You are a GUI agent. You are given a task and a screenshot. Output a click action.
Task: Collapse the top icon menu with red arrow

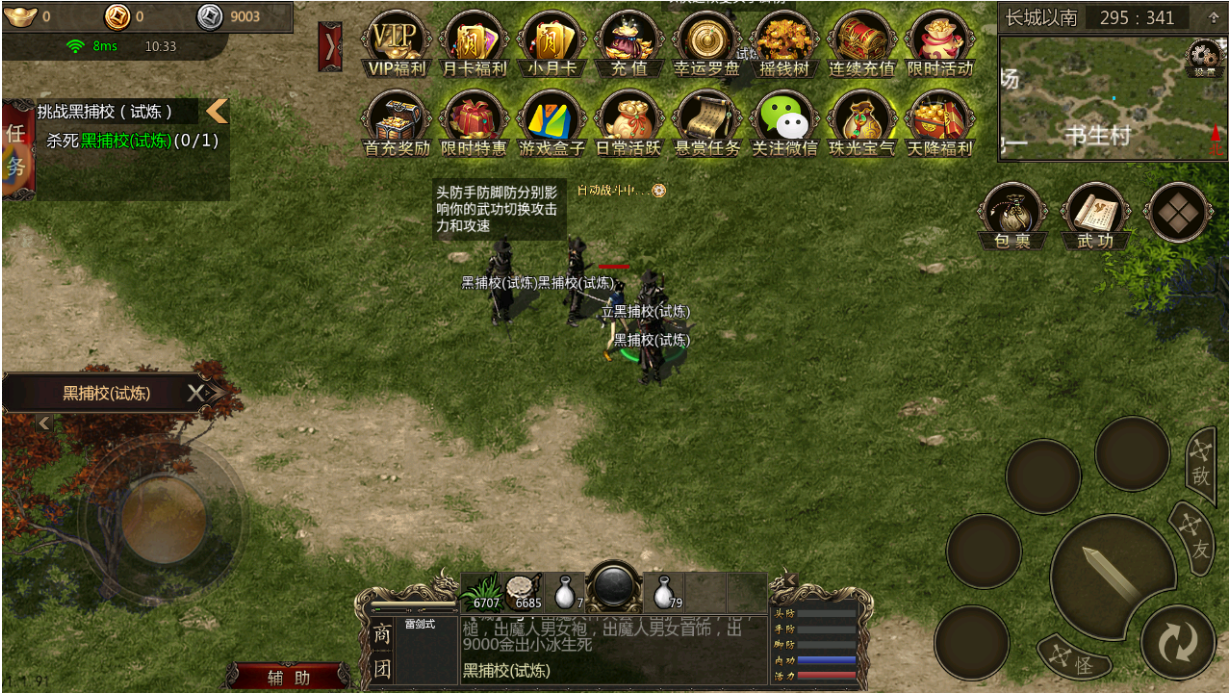point(330,46)
